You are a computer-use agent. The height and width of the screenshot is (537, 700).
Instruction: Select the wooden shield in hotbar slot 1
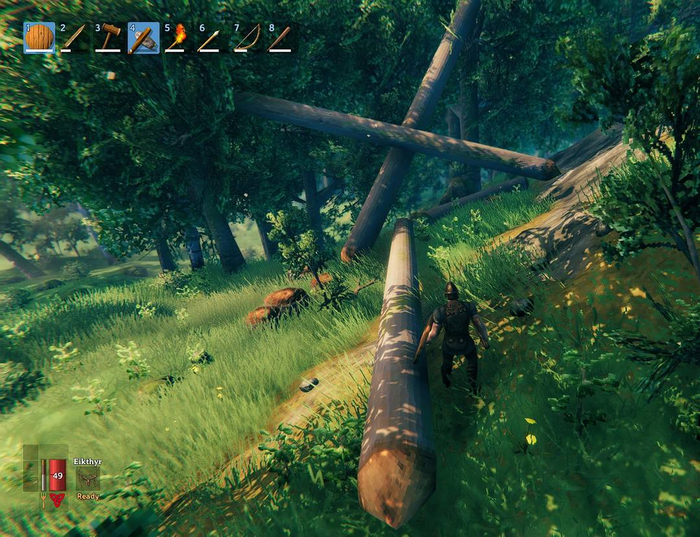39,38
